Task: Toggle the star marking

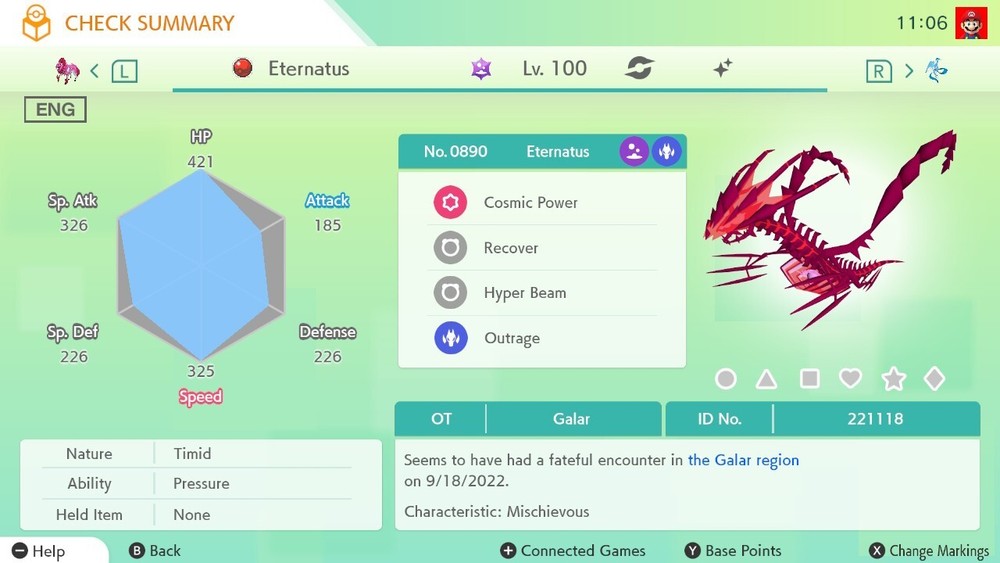Action: (x=893, y=379)
